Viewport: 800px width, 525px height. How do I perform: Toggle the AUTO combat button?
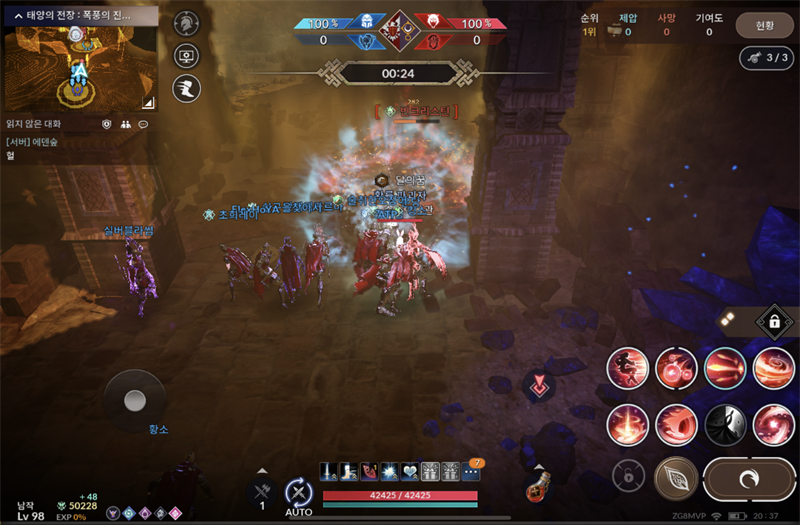[x=298, y=492]
